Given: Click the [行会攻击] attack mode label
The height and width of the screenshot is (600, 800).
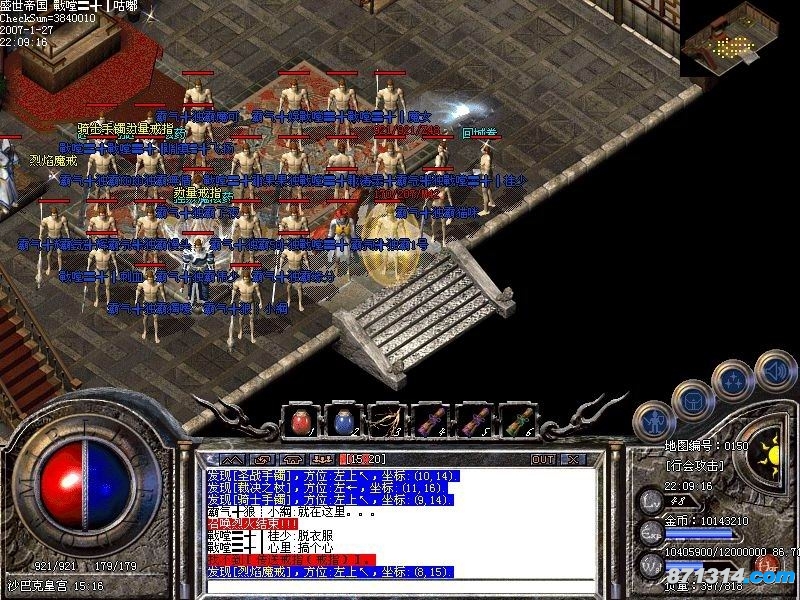Looking at the screenshot, I should [695, 467].
